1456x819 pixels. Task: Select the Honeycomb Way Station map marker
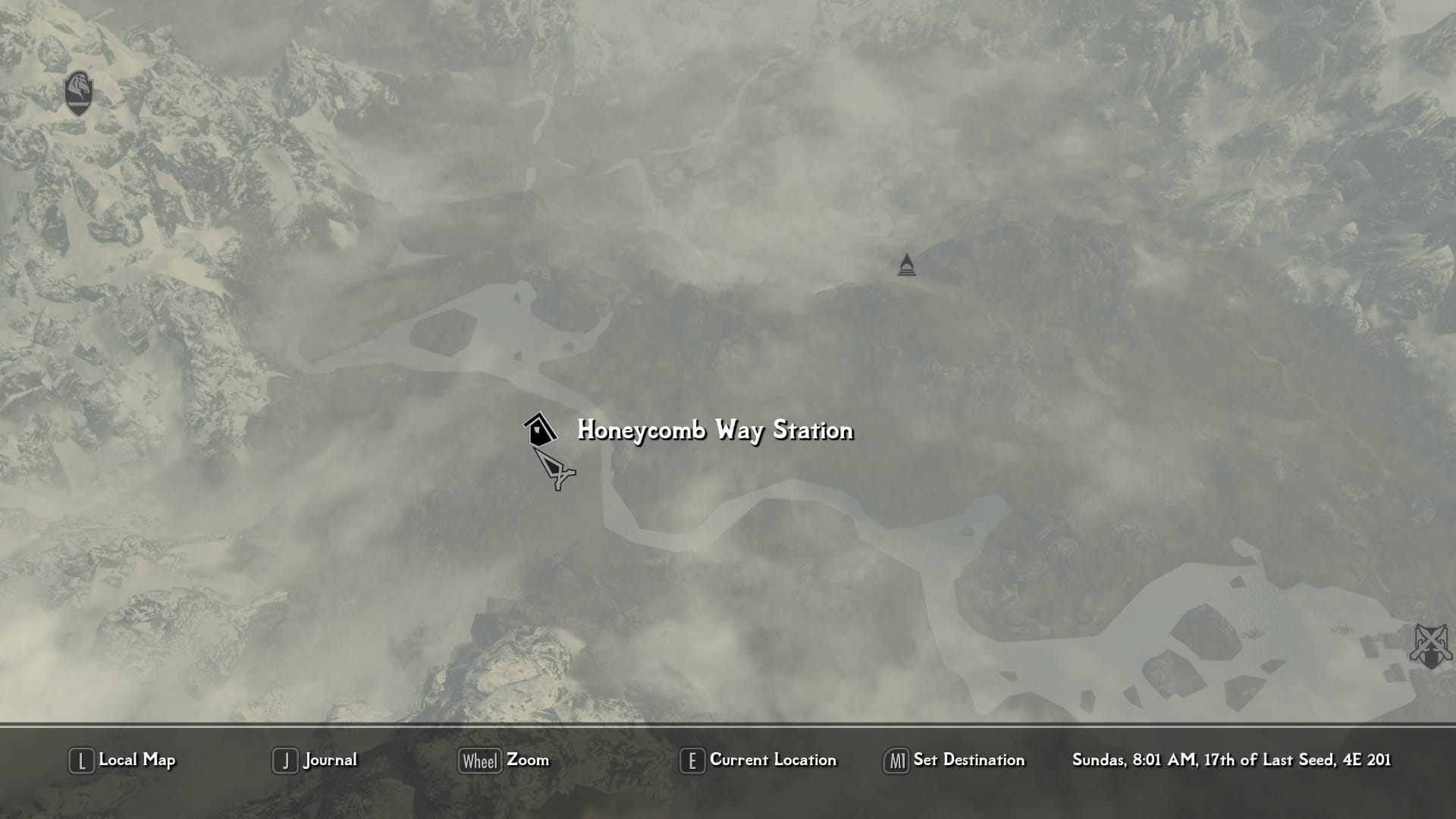(x=539, y=430)
